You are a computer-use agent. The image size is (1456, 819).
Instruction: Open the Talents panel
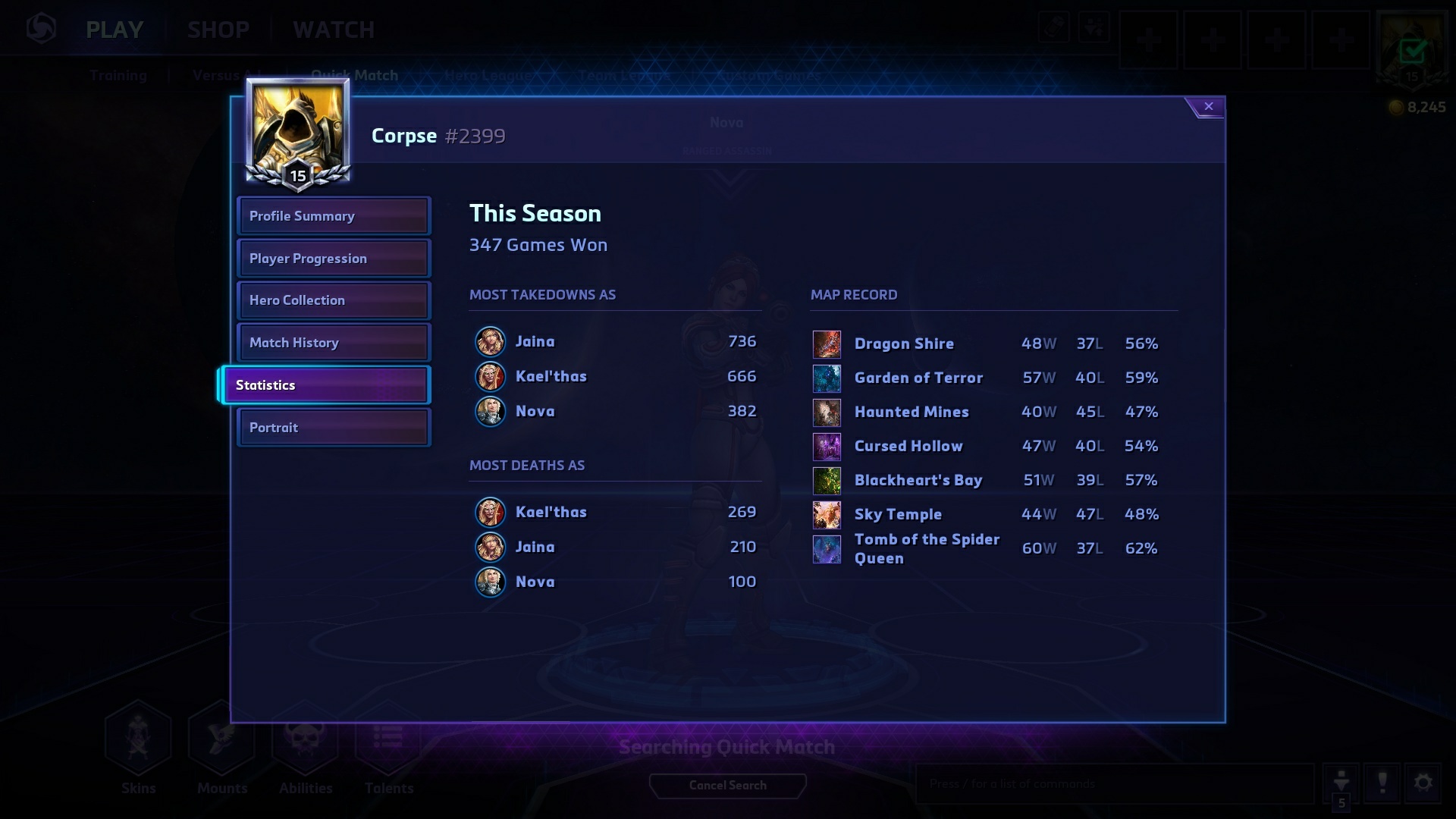388,747
